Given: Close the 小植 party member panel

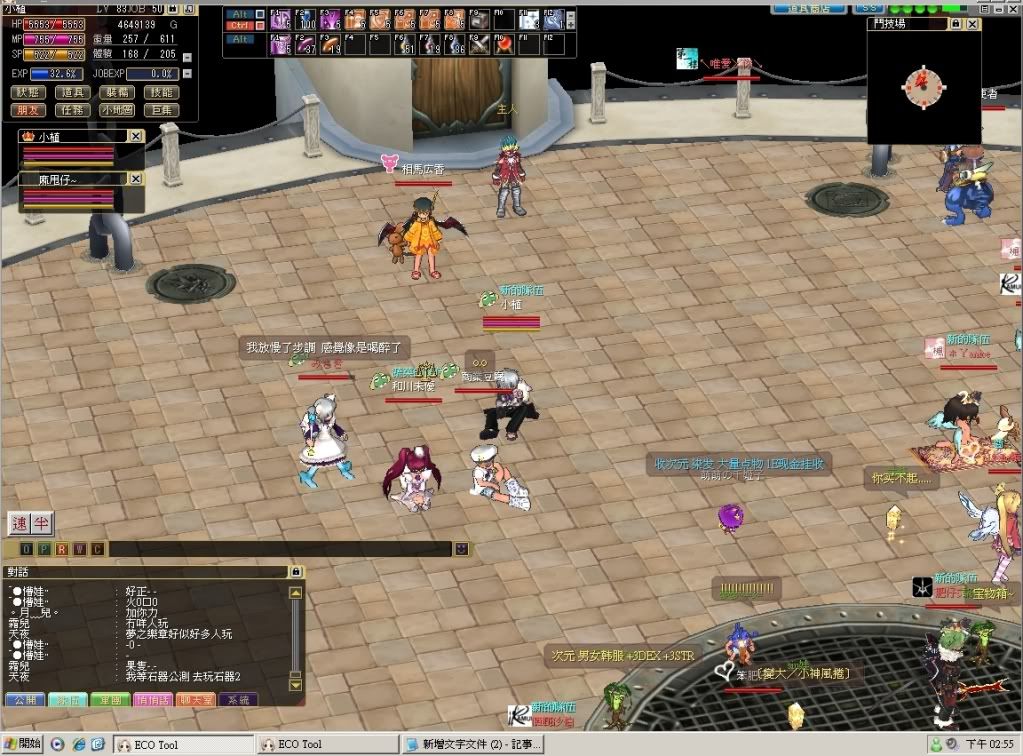Looking at the screenshot, I should (x=136, y=136).
